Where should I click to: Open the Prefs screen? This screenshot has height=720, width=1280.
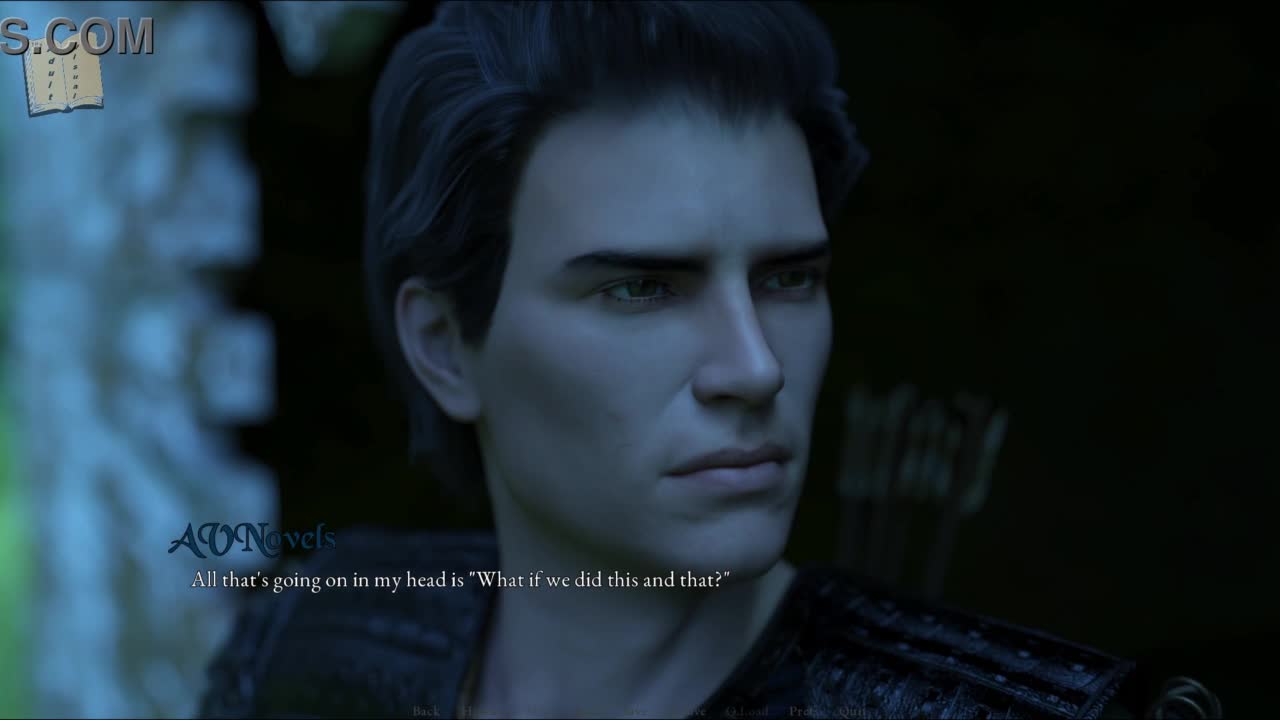(x=805, y=711)
